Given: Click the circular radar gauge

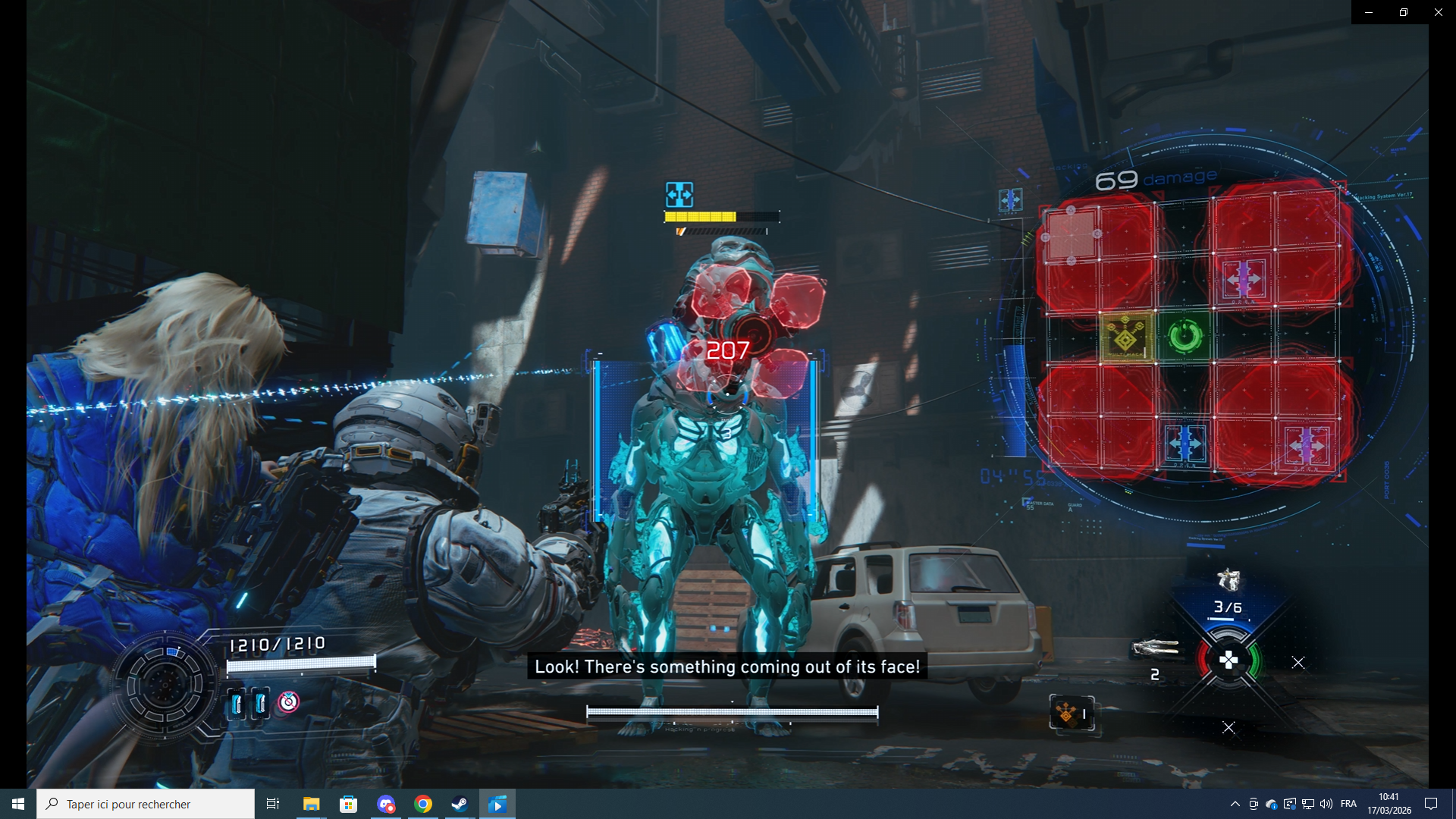Looking at the screenshot, I should pyautogui.click(x=165, y=686).
